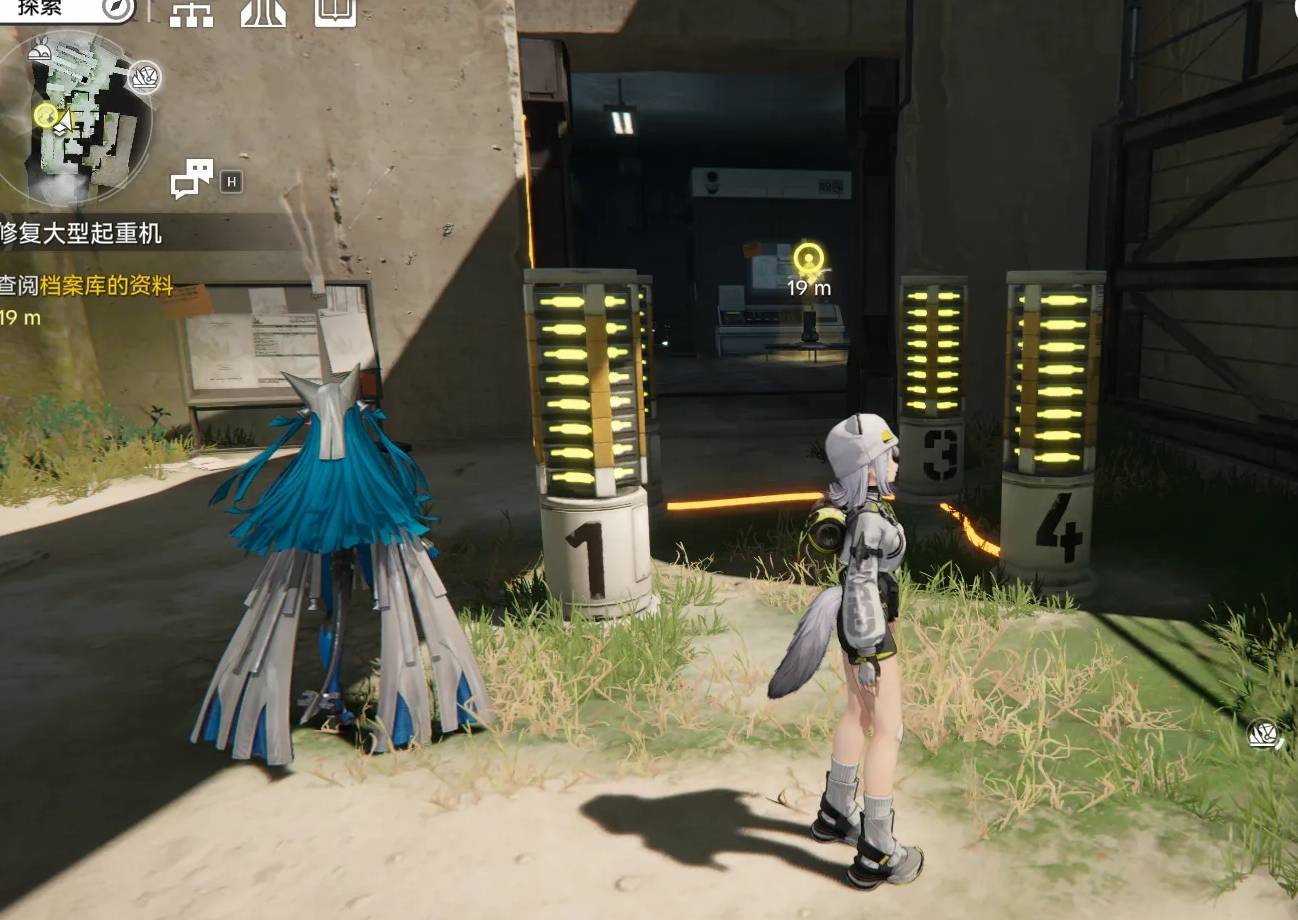The image size is (1298, 920).
Task: Open the chat bubbles icon
Action: (x=192, y=179)
